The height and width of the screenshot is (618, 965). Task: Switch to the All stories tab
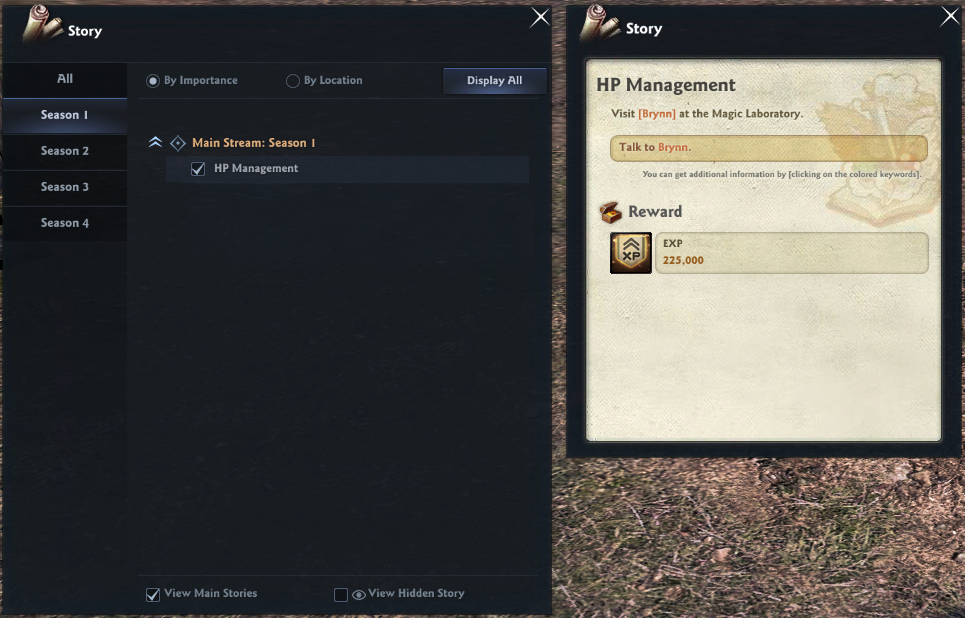click(64, 79)
